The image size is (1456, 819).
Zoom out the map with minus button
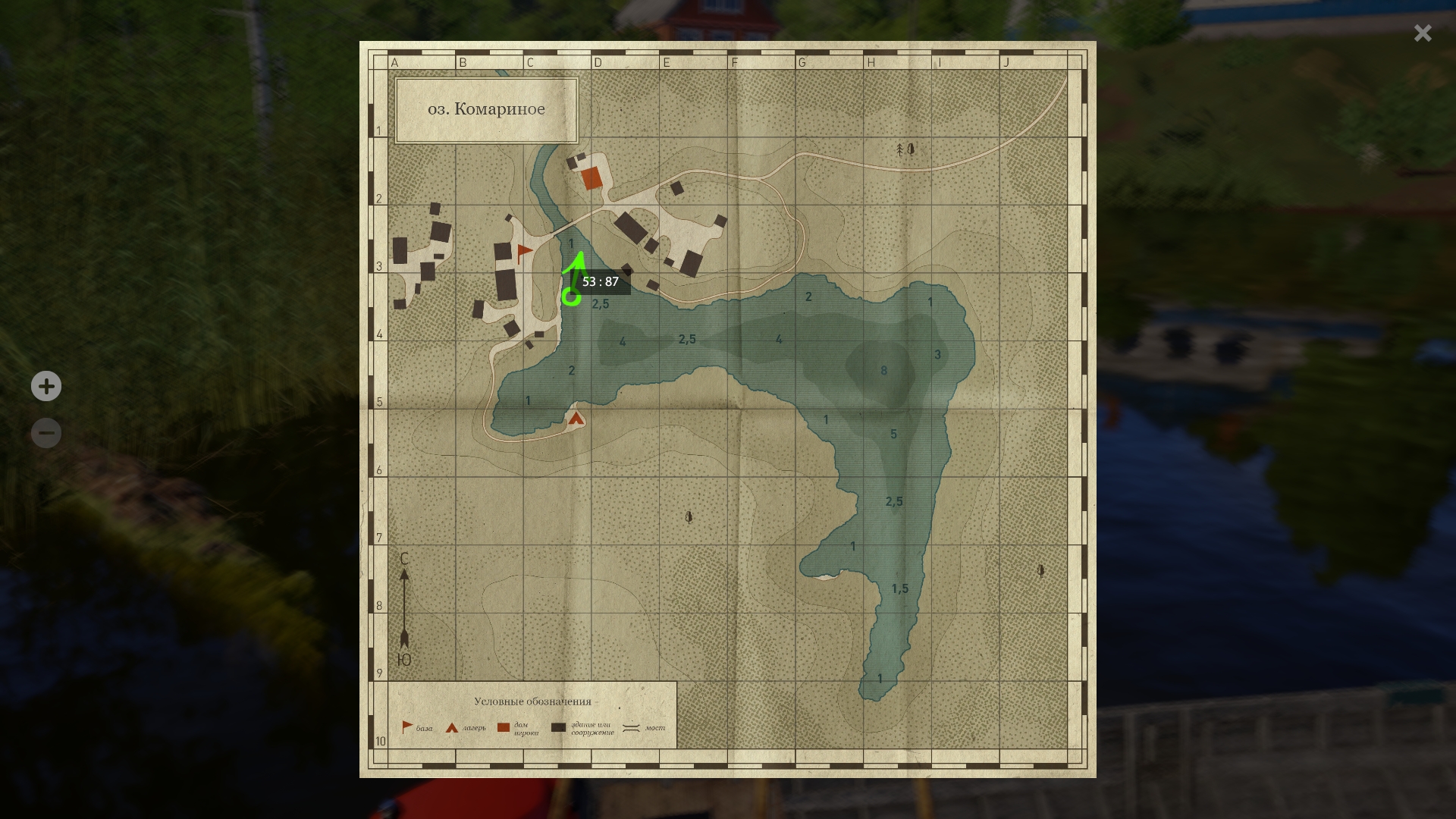(46, 433)
